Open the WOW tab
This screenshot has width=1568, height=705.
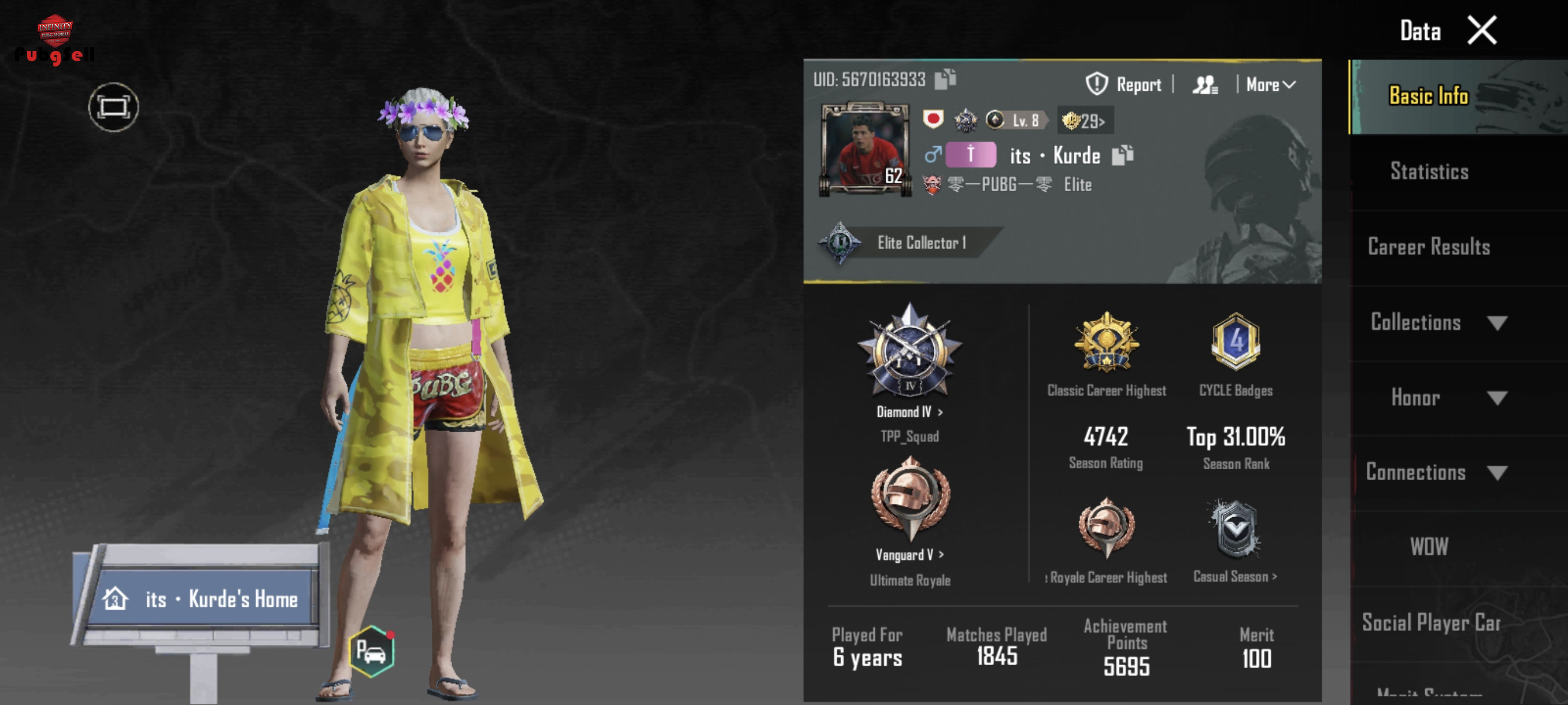tap(1429, 547)
